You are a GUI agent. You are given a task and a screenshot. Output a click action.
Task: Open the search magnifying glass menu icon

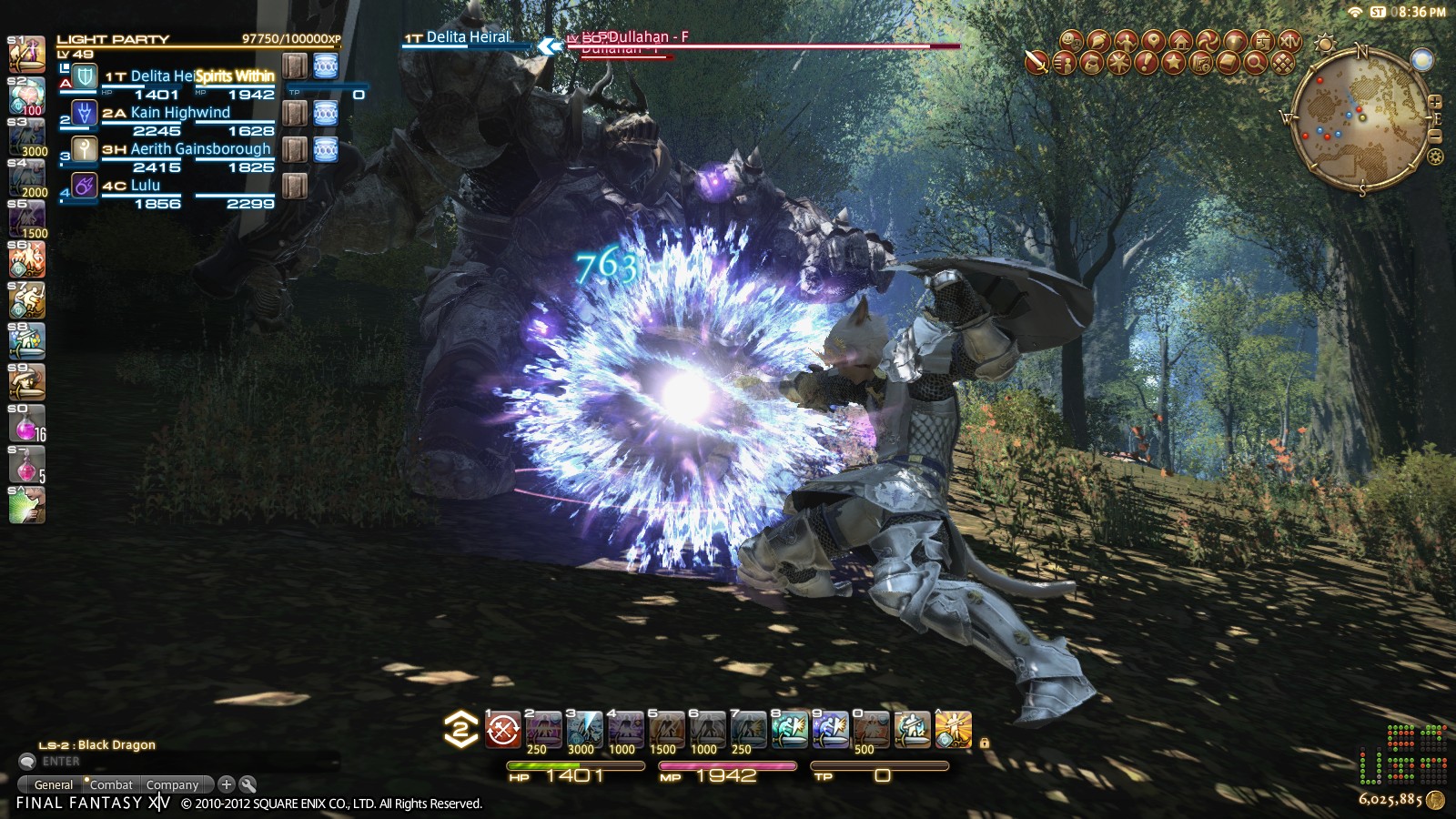(1255, 63)
